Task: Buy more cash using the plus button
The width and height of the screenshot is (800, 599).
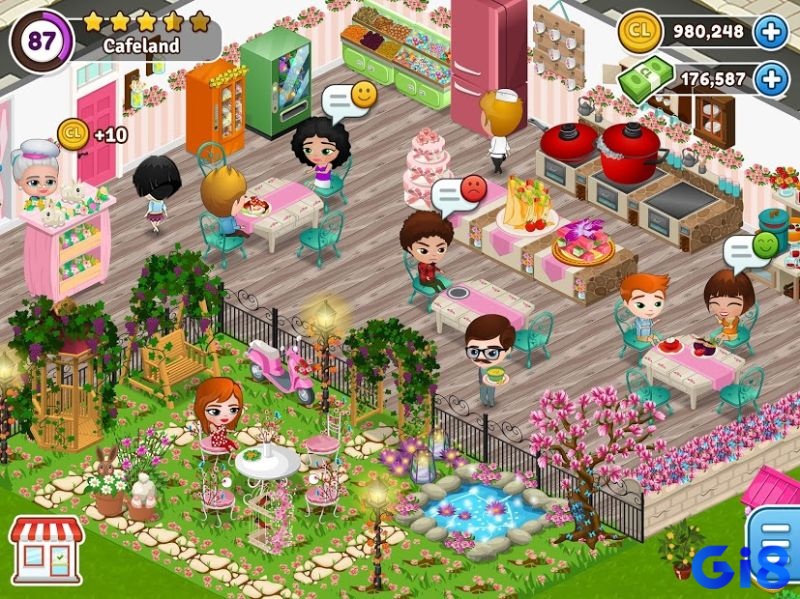Action: click(x=770, y=79)
